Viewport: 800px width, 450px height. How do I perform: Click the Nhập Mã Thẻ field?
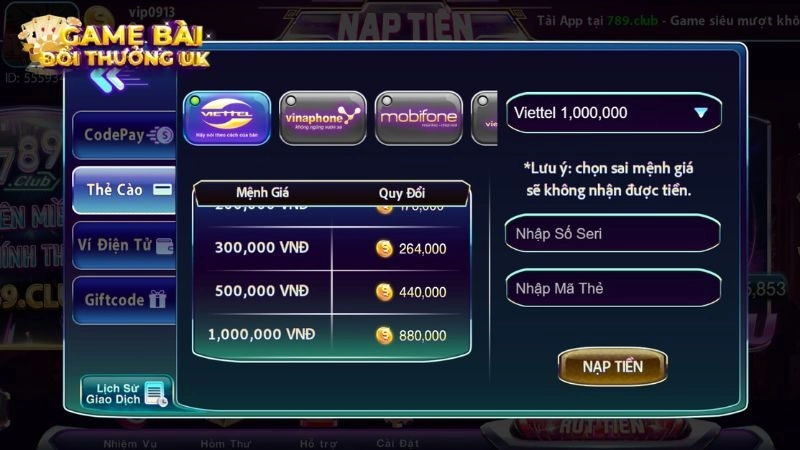pyautogui.click(x=612, y=289)
